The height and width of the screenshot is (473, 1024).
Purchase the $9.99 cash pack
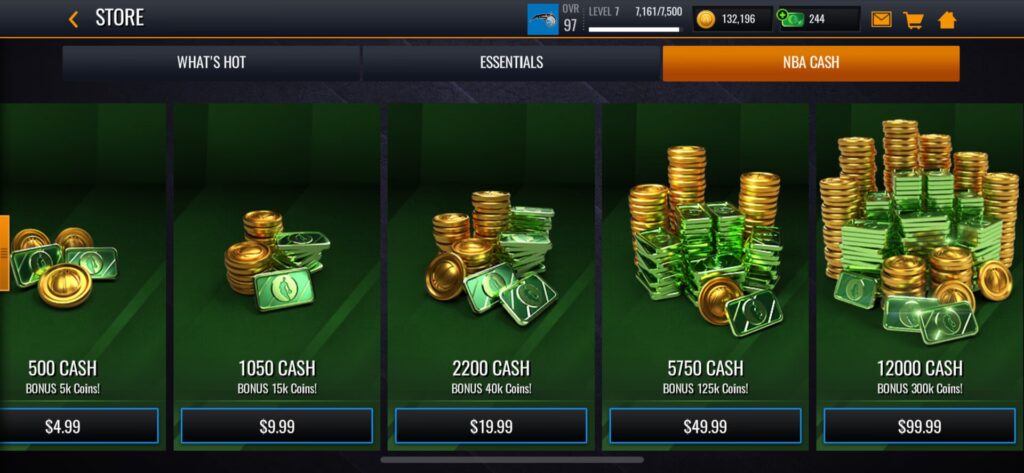[x=276, y=426]
